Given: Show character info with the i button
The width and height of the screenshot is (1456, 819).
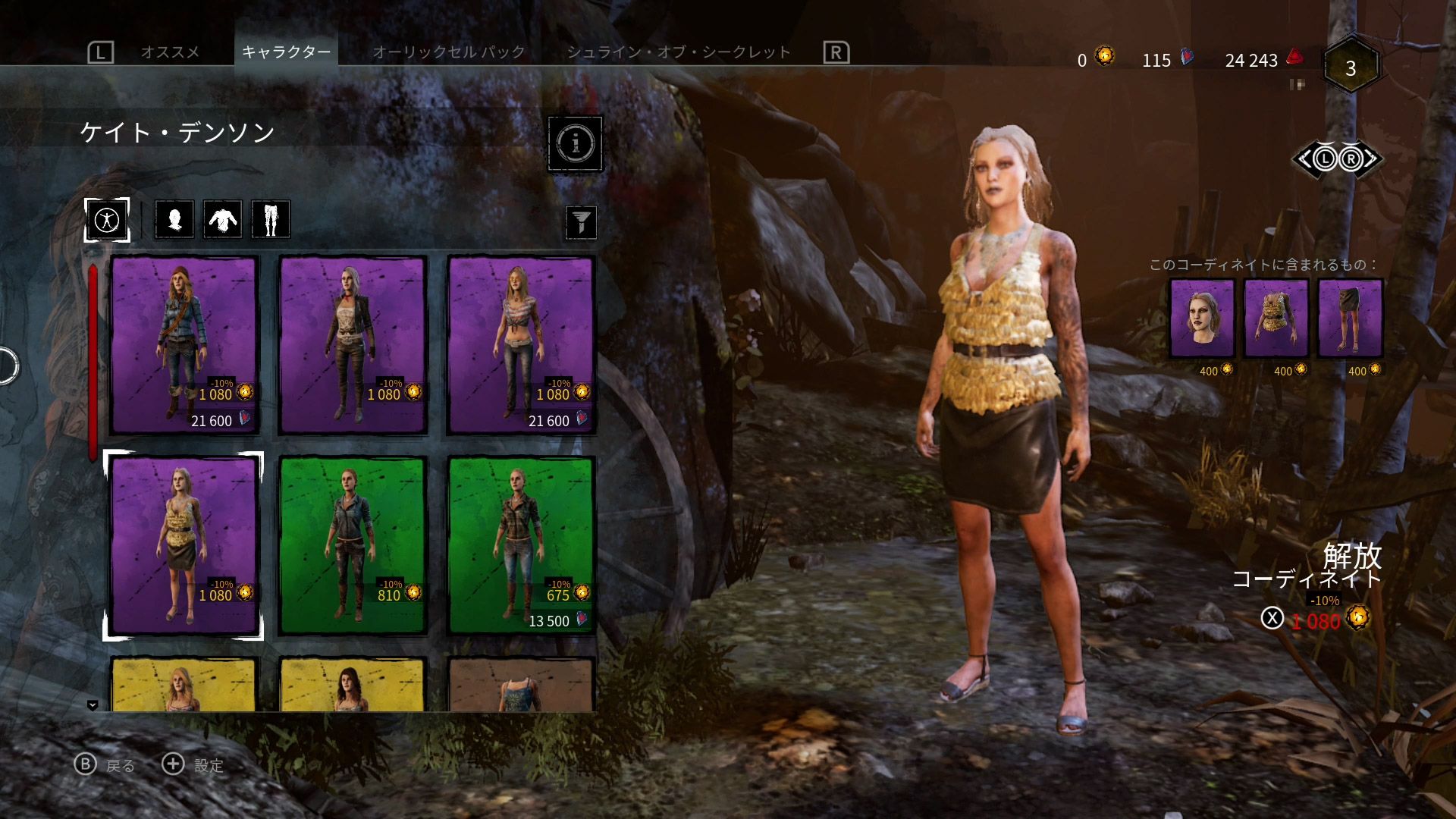Looking at the screenshot, I should [x=576, y=143].
